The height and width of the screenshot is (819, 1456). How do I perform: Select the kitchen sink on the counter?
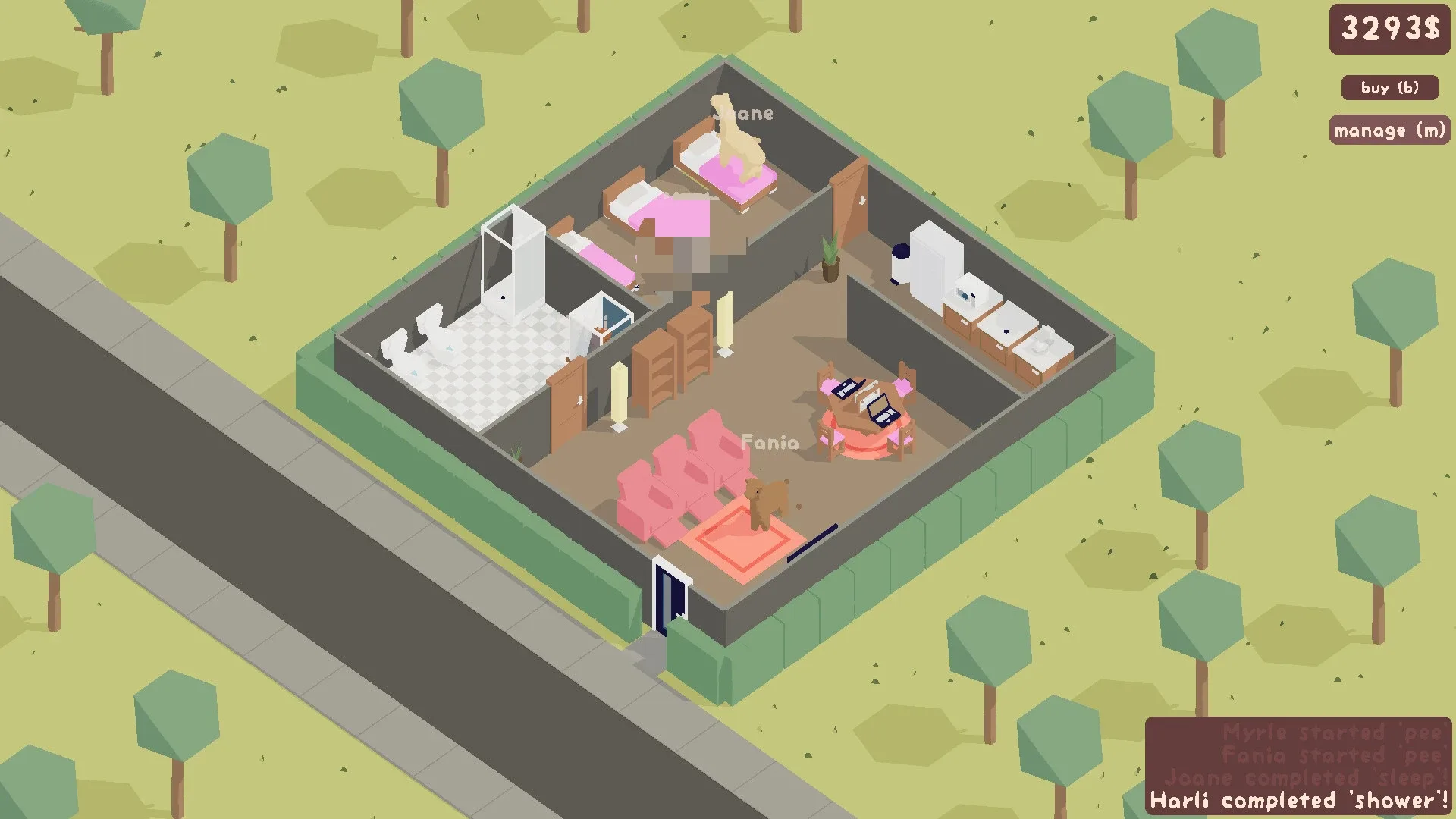[x=1009, y=326]
